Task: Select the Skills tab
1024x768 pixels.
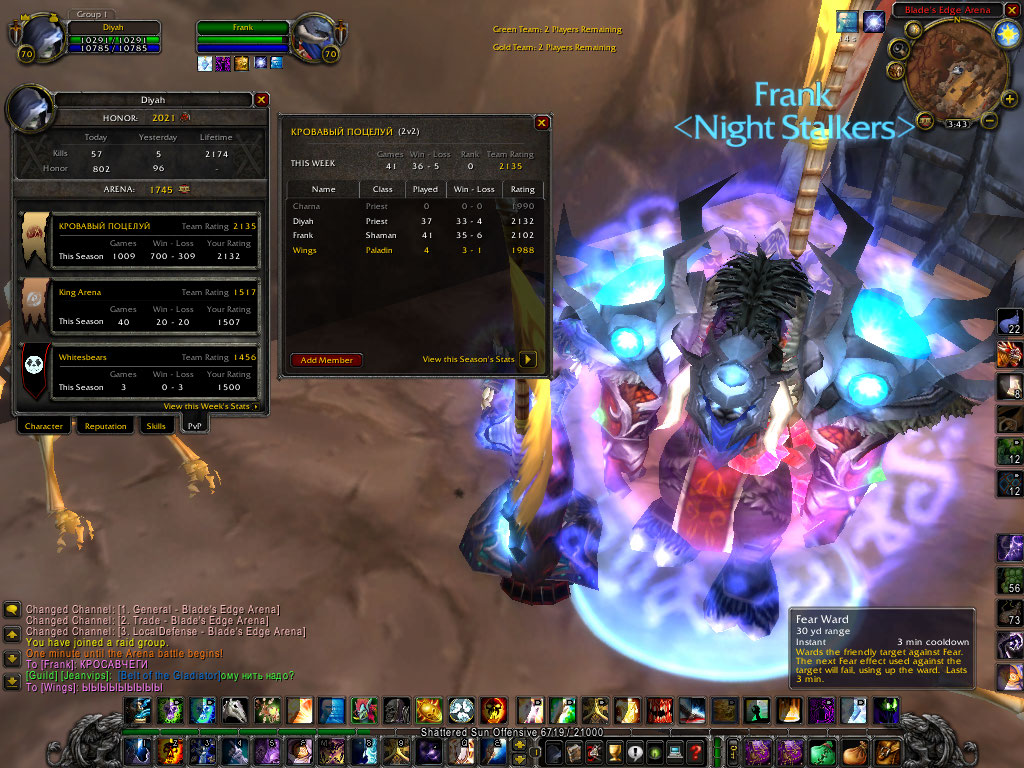Action: coord(156,426)
